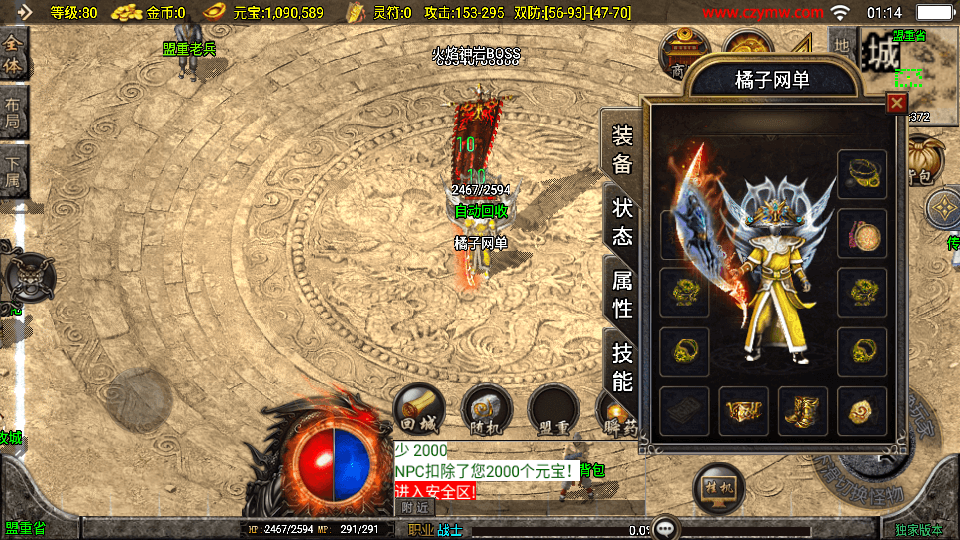
Task: Select the equipped golden boots slot
Action: tap(803, 411)
